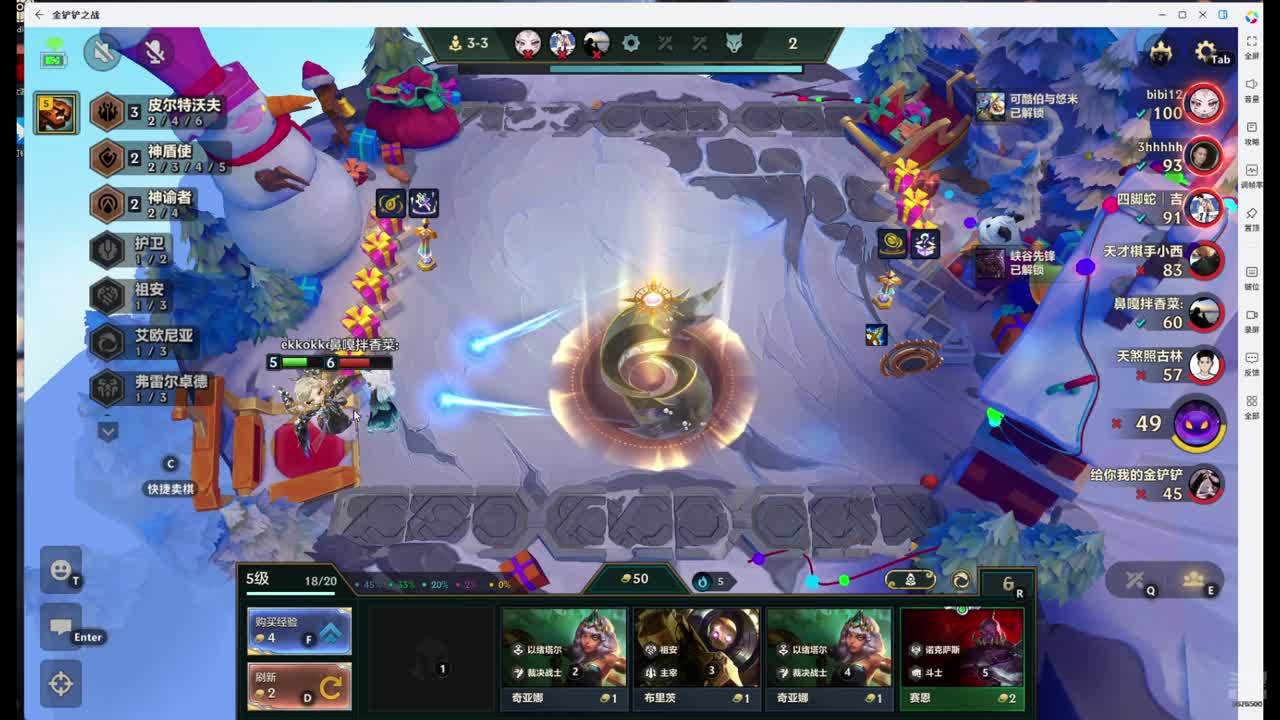This screenshot has height=720, width=1280.
Task: Toggle the microphone mute icon
Action: (x=155, y=52)
